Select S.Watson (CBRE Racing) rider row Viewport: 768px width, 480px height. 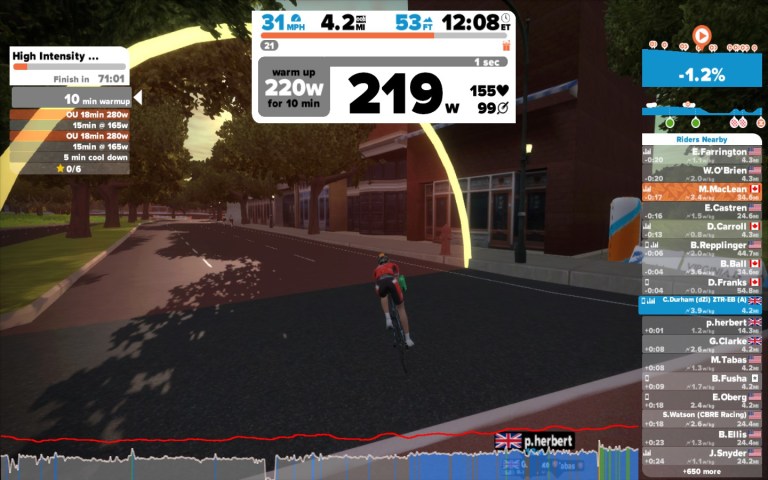pos(703,418)
